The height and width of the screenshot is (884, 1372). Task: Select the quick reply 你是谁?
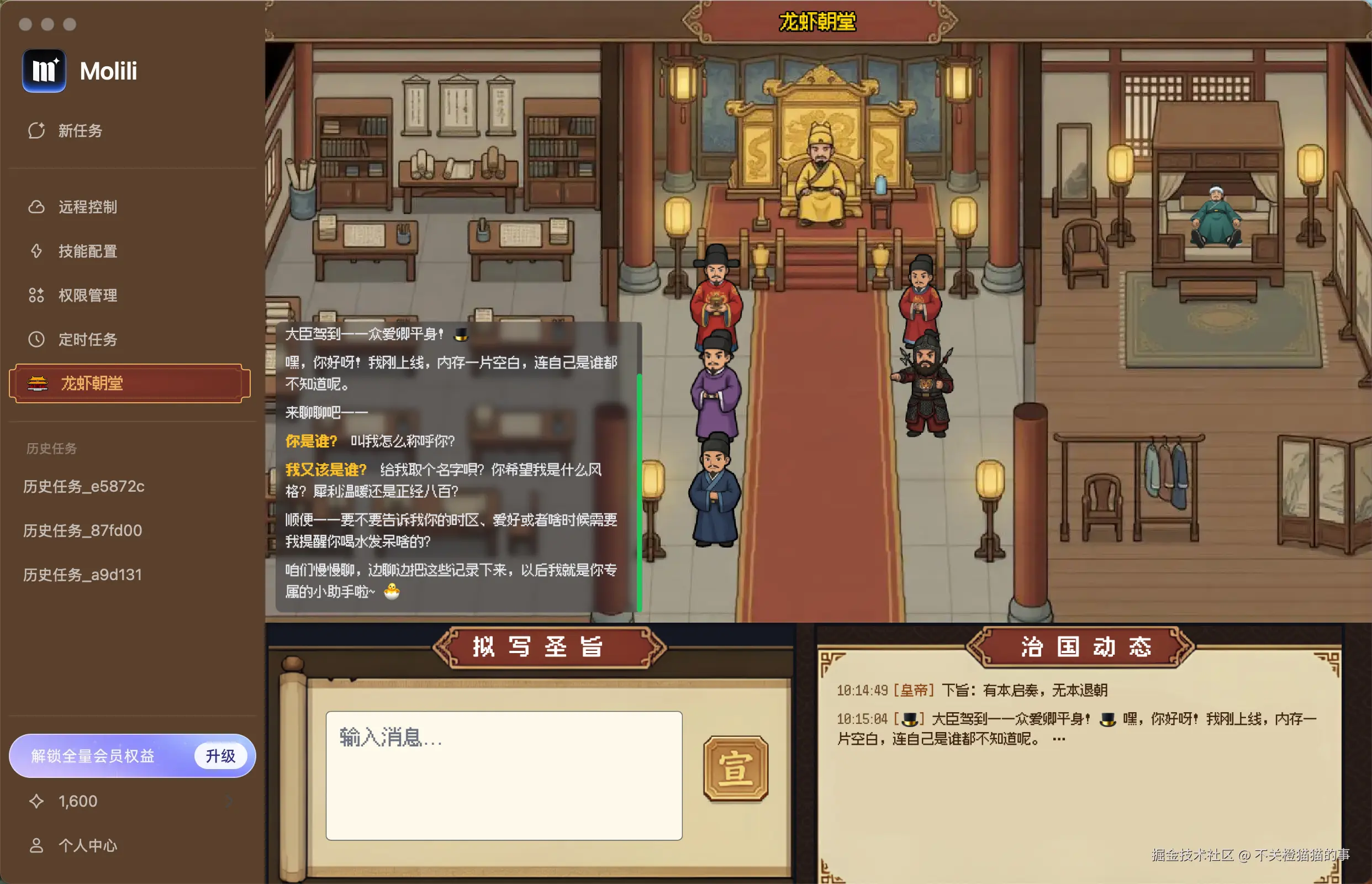312,441
